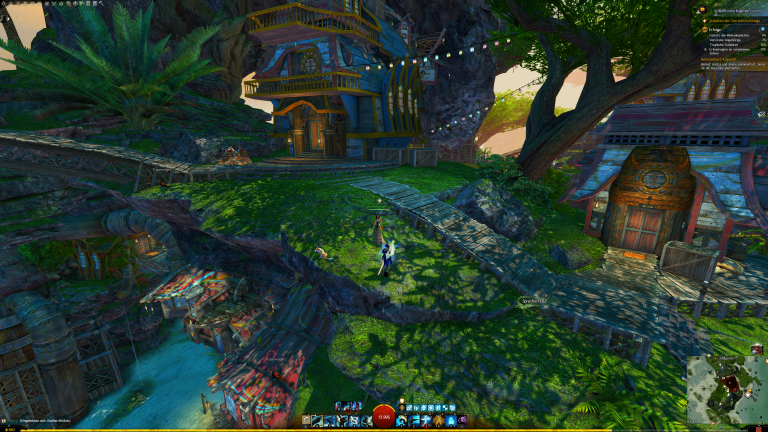Image resolution: width=768 pixels, height=432 pixels.
Task: Click the weapon swap button beside the weapon skills
Action: 306,421
